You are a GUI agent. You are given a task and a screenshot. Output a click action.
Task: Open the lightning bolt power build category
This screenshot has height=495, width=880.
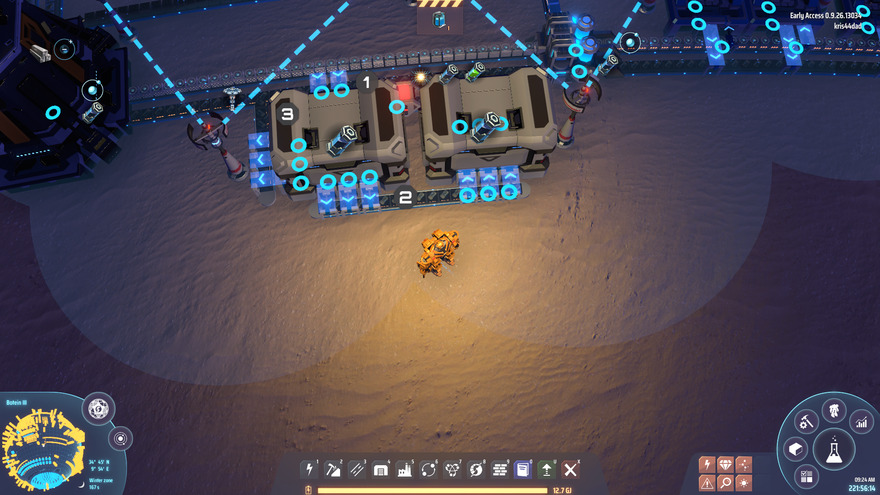pos(310,469)
